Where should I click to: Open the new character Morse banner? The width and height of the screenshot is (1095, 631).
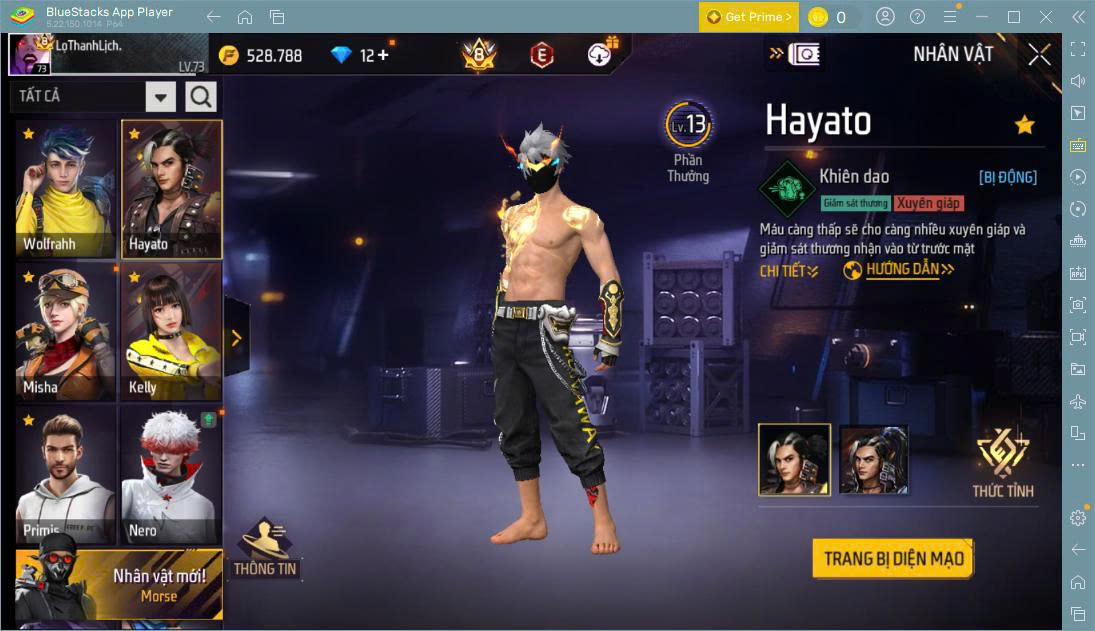[x=119, y=585]
